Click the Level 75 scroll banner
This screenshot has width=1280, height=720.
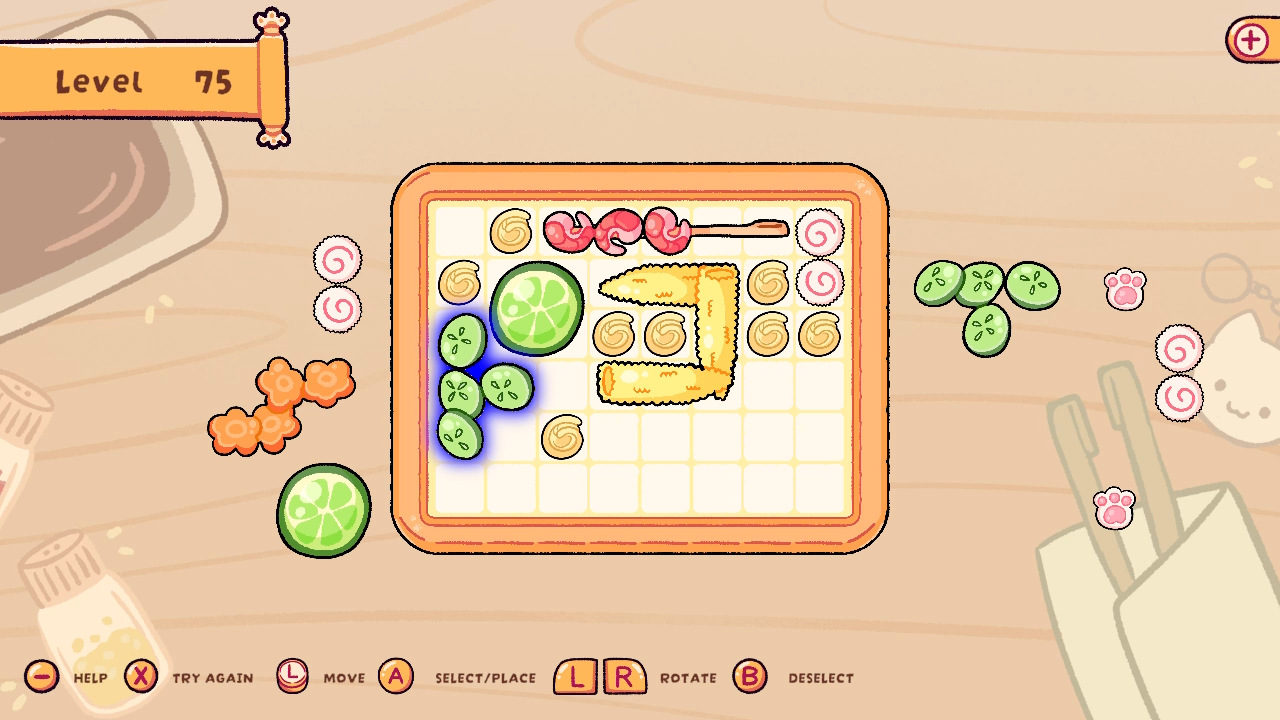(x=140, y=80)
